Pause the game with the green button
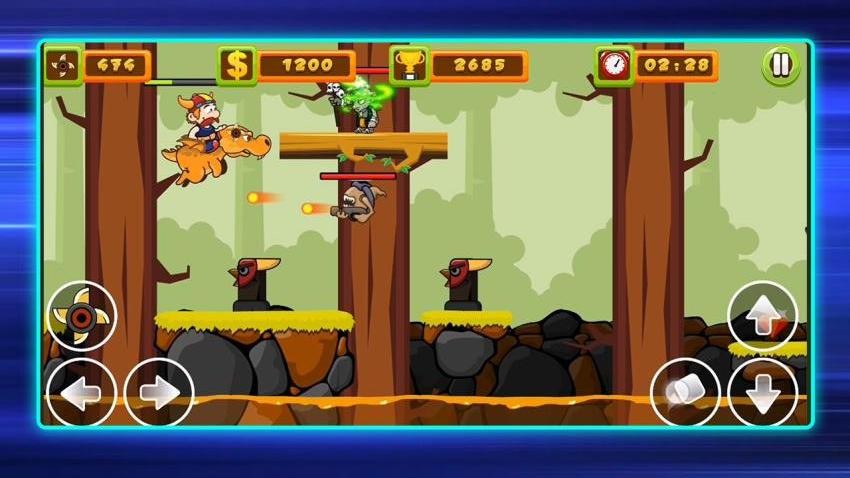 pyautogui.click(x=781, y=66)
